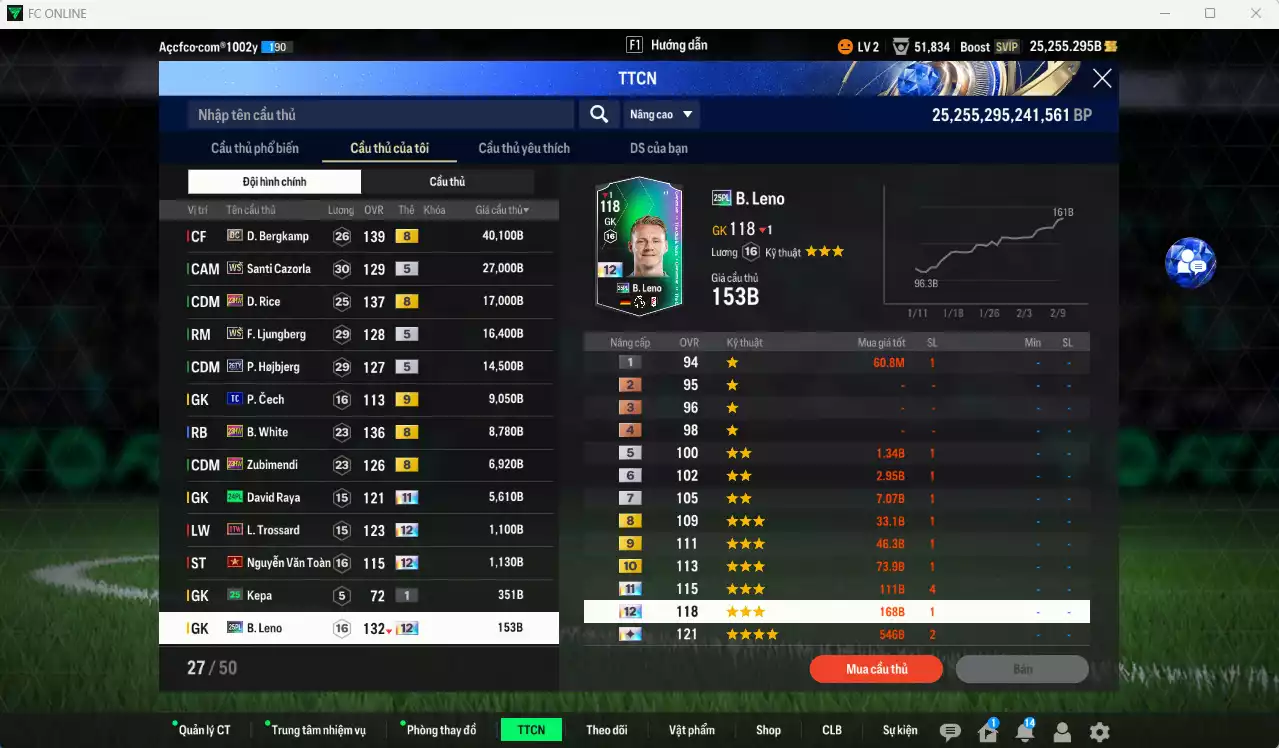Open Quản lý CT from bottom menu
Screen dimensions: 1279x748
[204, 730]
